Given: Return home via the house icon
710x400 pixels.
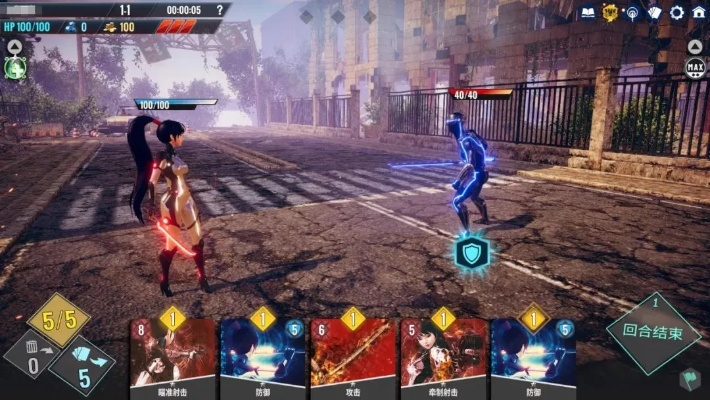Looking at the screenshot, I should click(x=698, y=12).
